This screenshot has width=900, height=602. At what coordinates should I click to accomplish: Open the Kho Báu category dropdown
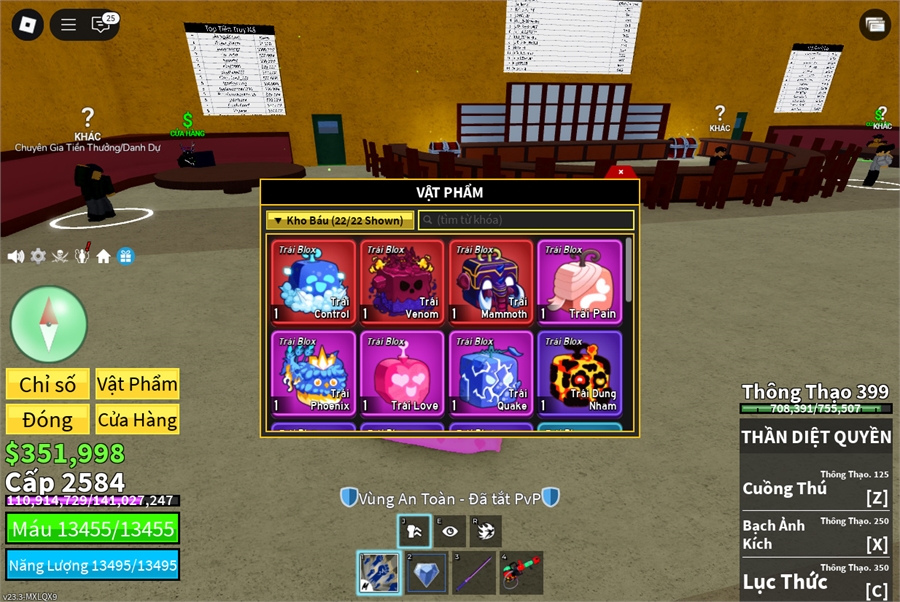click(x=339, y=220)
